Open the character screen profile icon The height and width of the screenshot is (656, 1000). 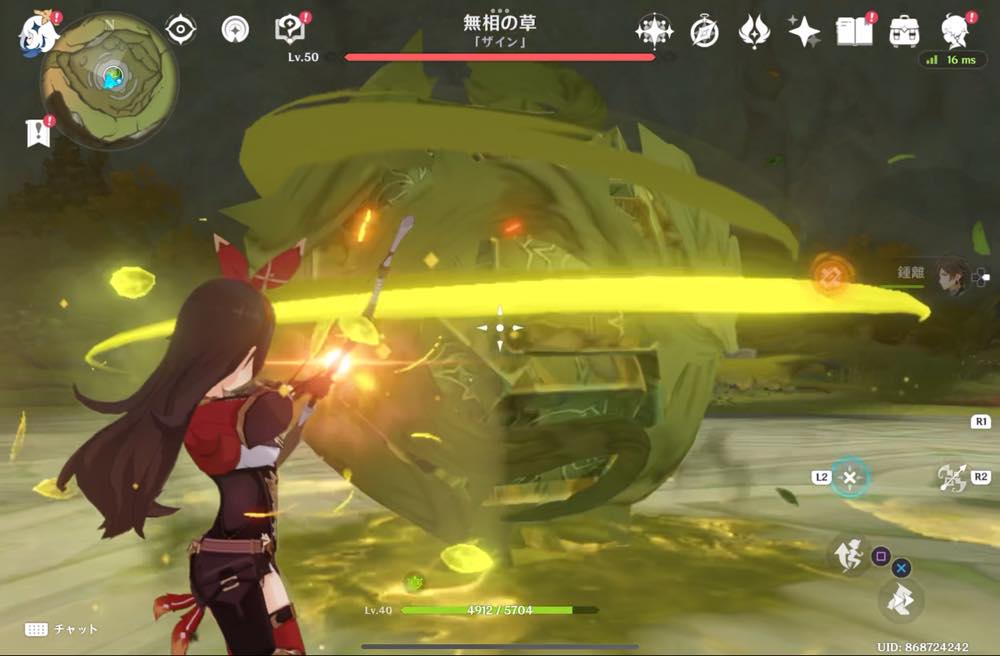(957, 32)
